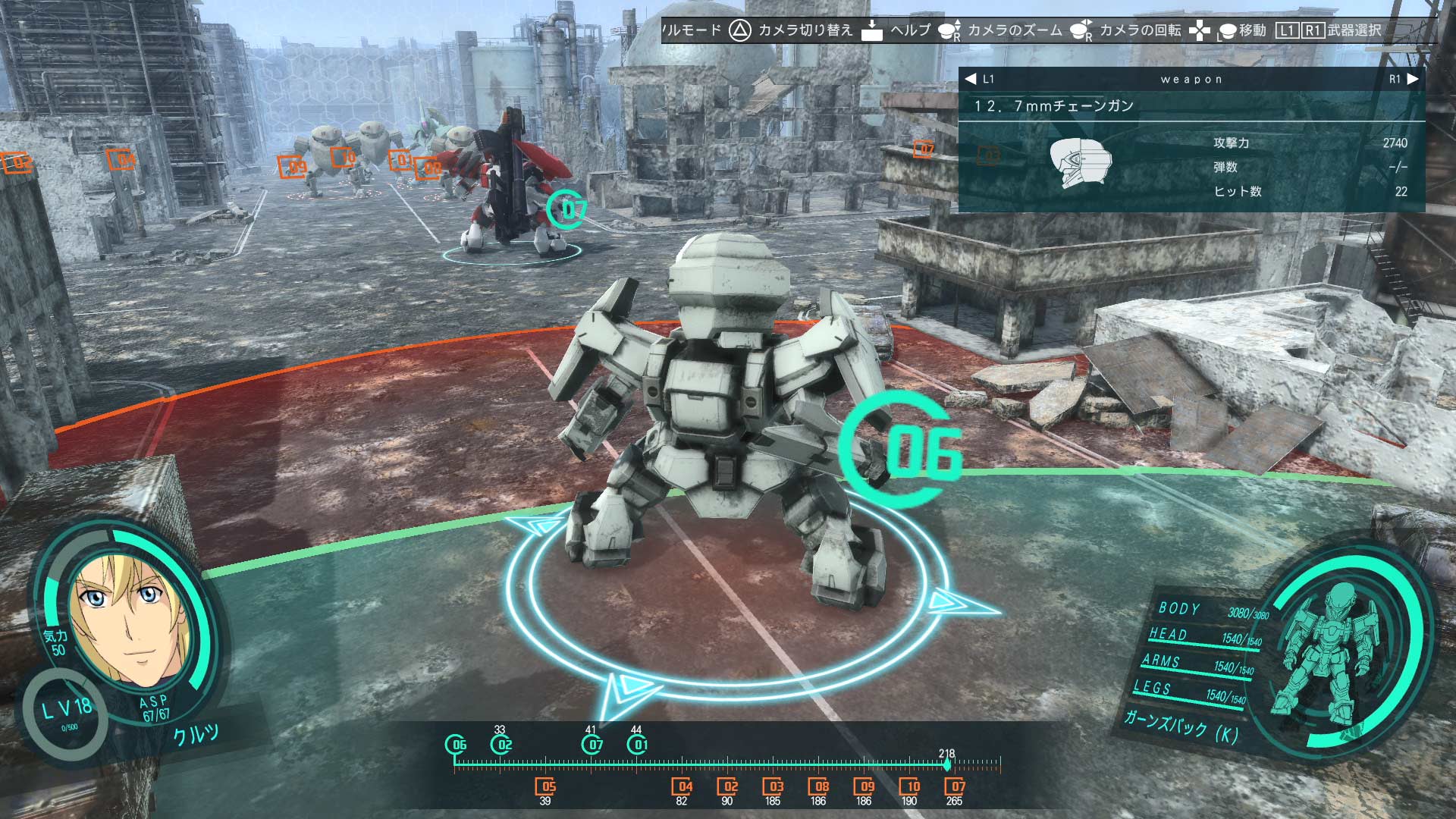Select the 移動 d-pad icon
Screen dimensions: 1456x819
pyautogui.click(x=1200, y=32)
